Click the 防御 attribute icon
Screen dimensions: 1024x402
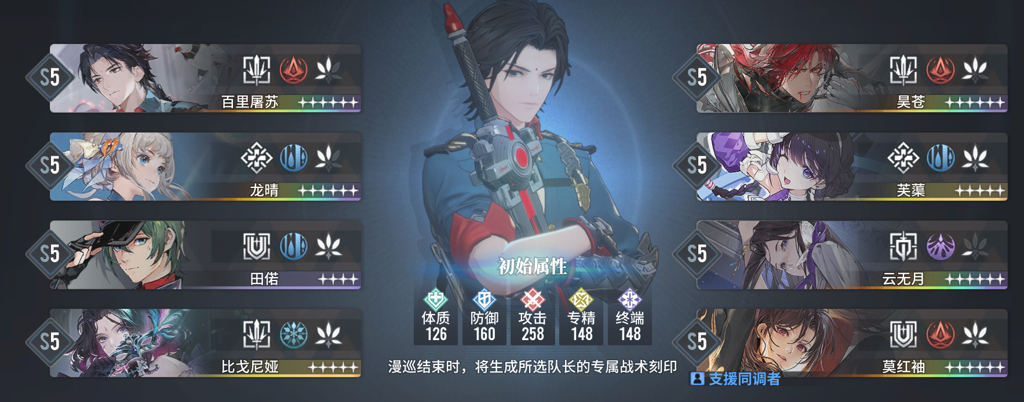pos(484,298)
